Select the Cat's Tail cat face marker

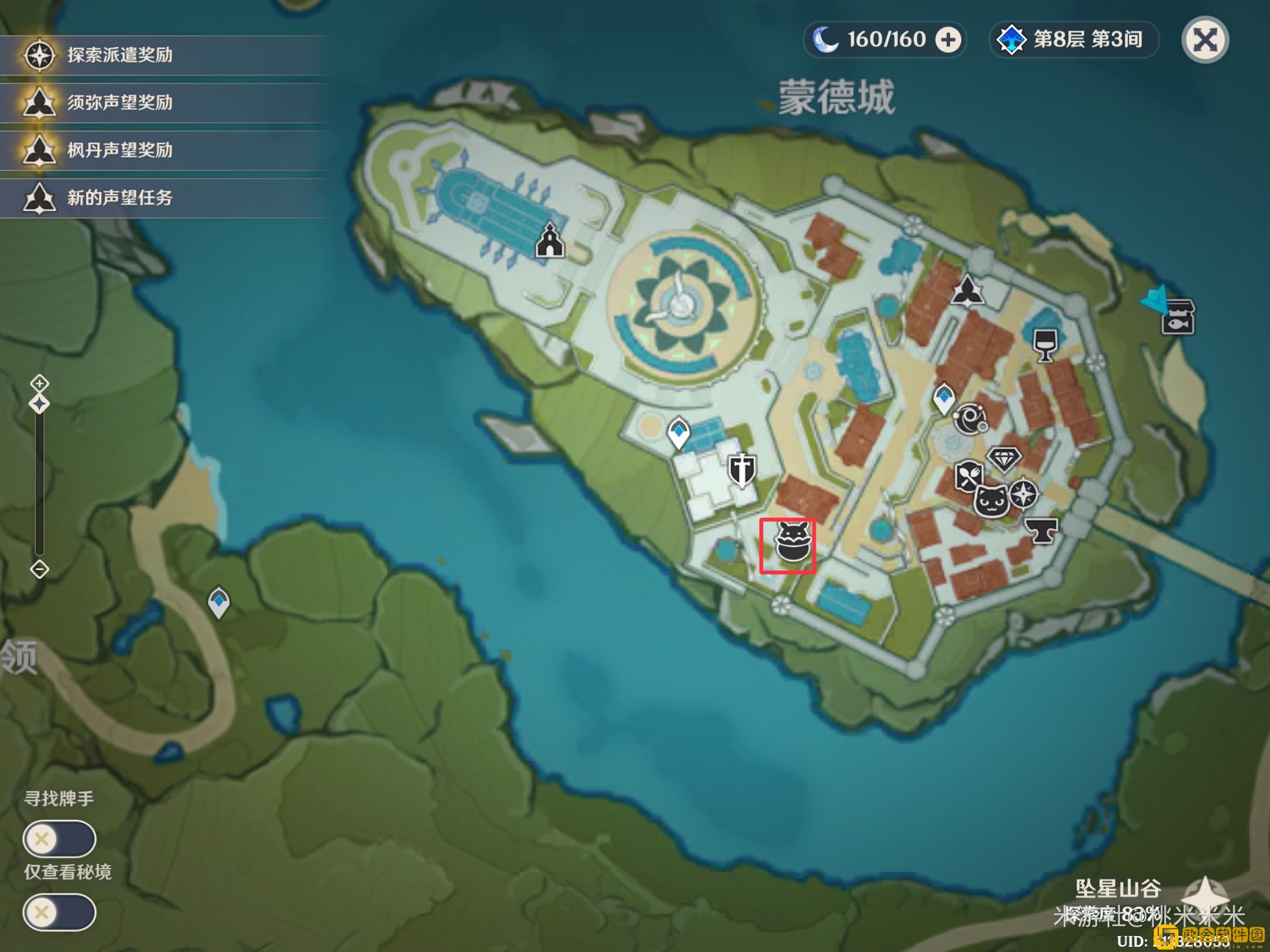pos(991,501)
